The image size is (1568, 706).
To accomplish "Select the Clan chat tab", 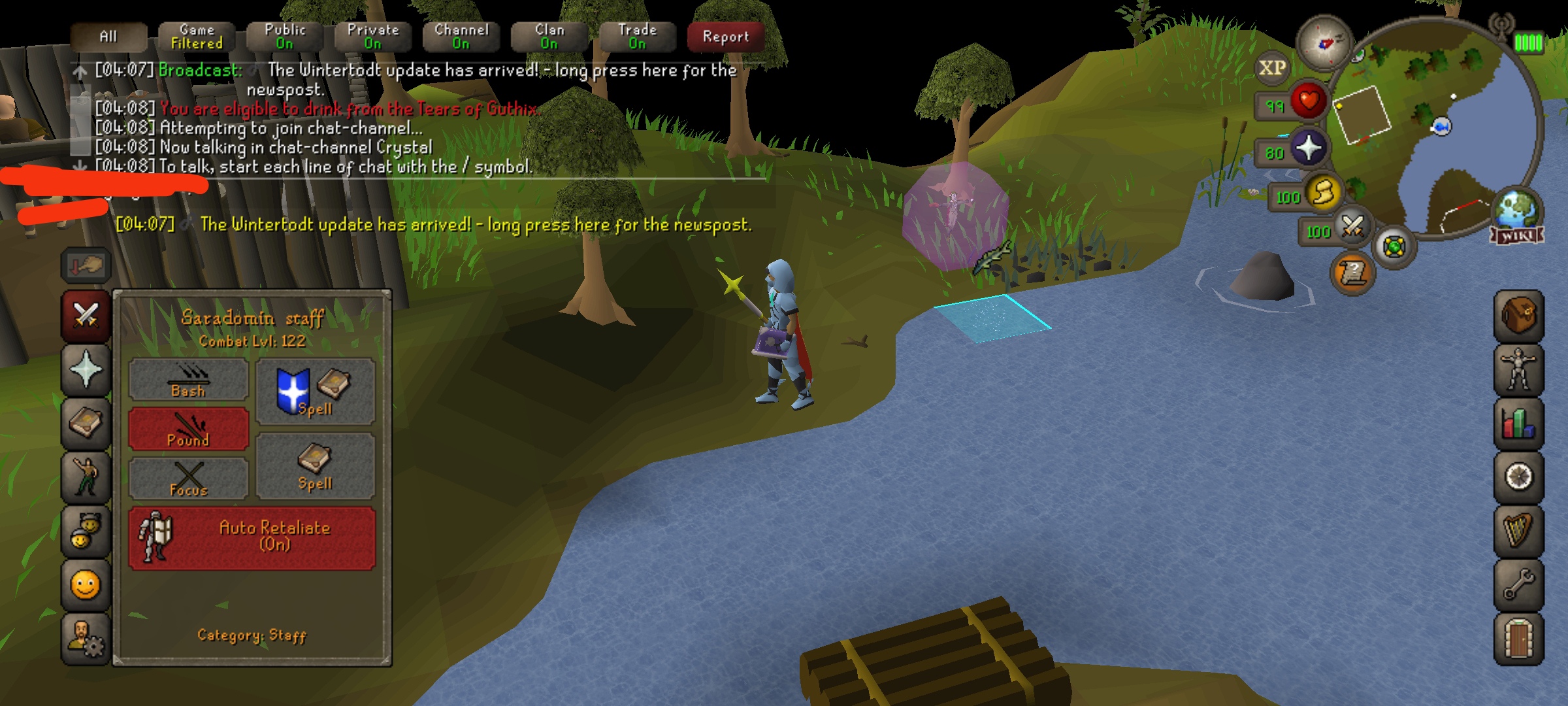I will pyautogui.click(x=549, y=37).
